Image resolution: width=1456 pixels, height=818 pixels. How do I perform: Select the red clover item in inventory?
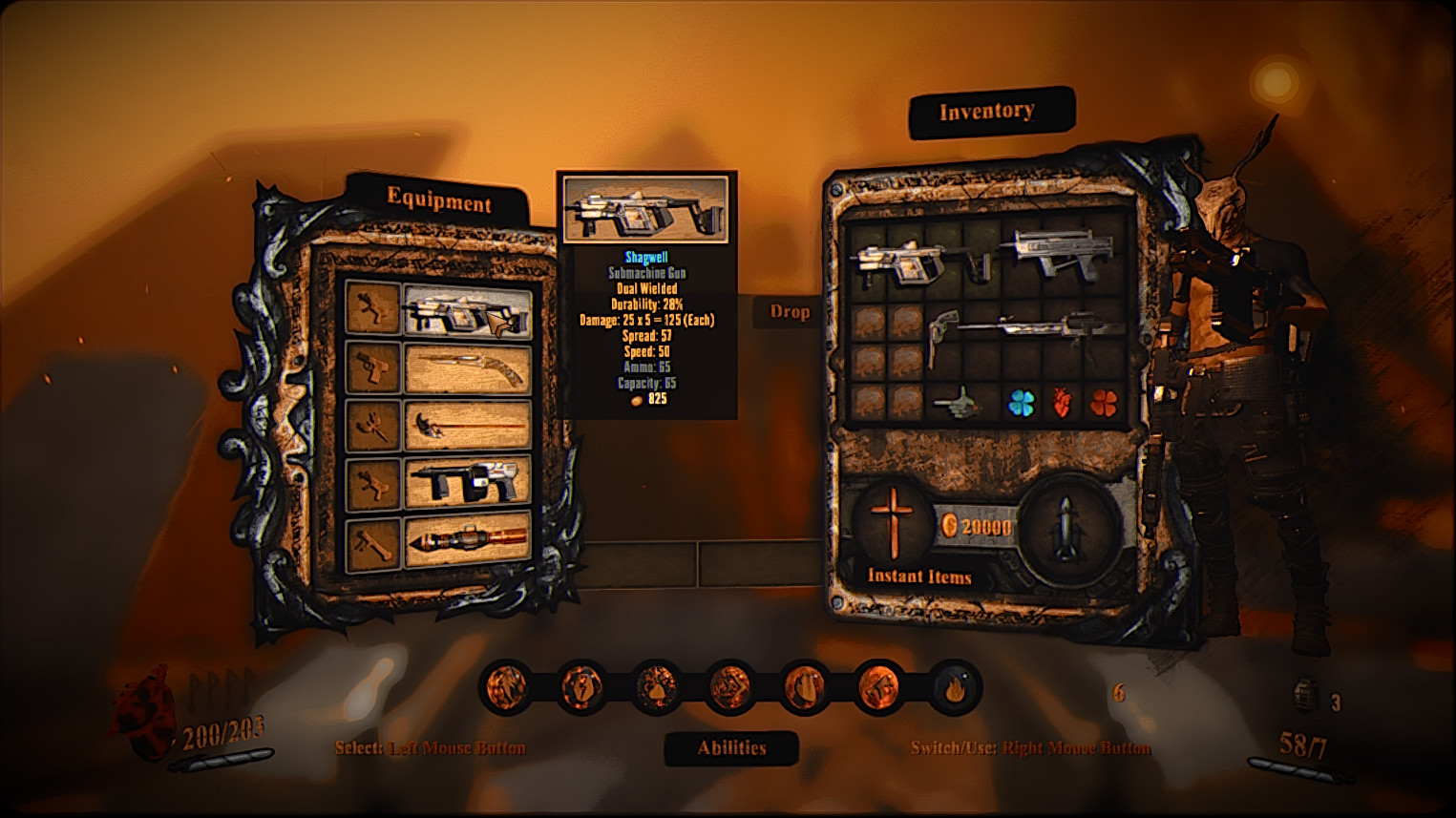1104,404
